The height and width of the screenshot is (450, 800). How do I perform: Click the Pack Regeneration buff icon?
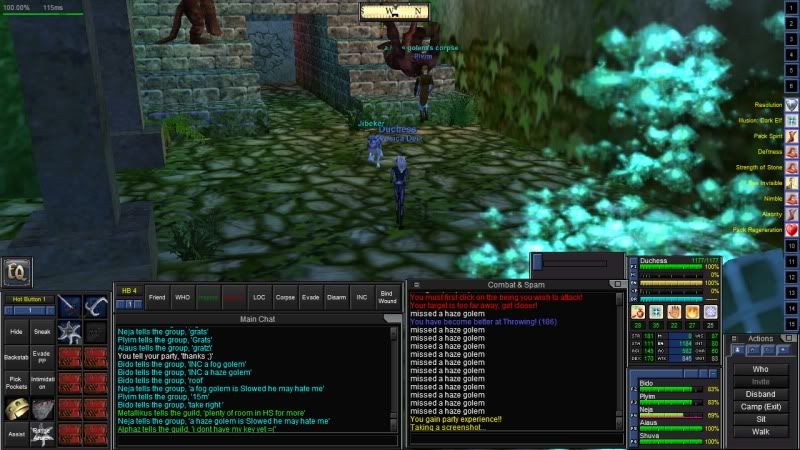pos(790,230)
